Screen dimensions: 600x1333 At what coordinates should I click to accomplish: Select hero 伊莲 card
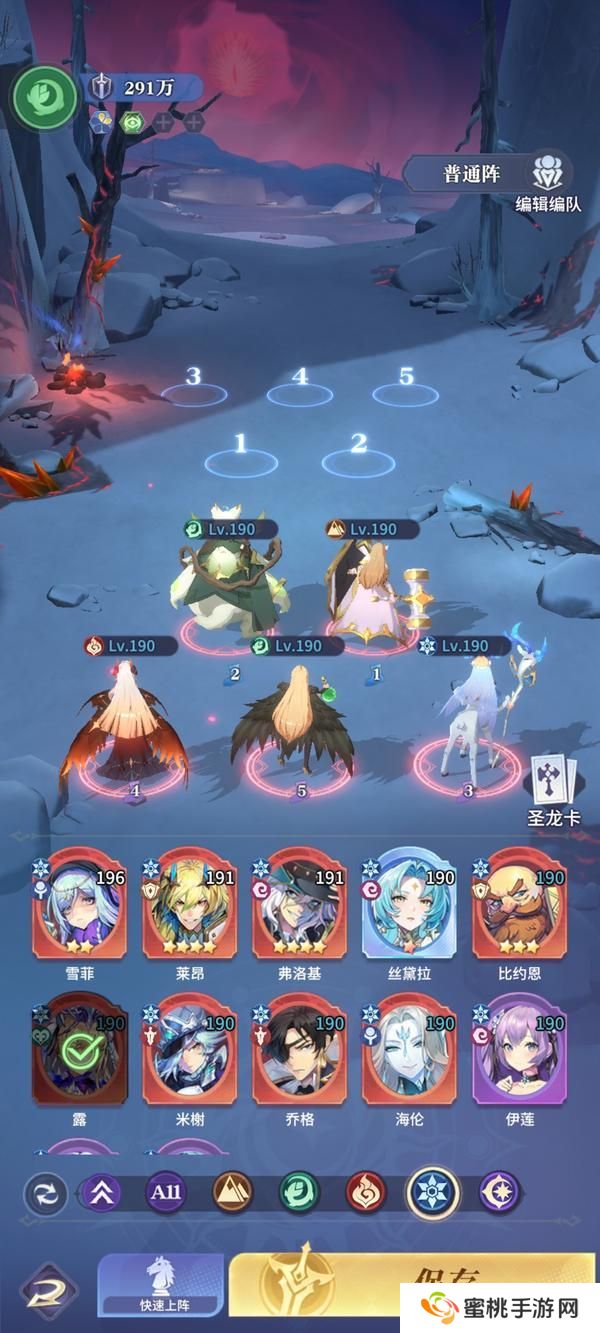coord(519,1050)
